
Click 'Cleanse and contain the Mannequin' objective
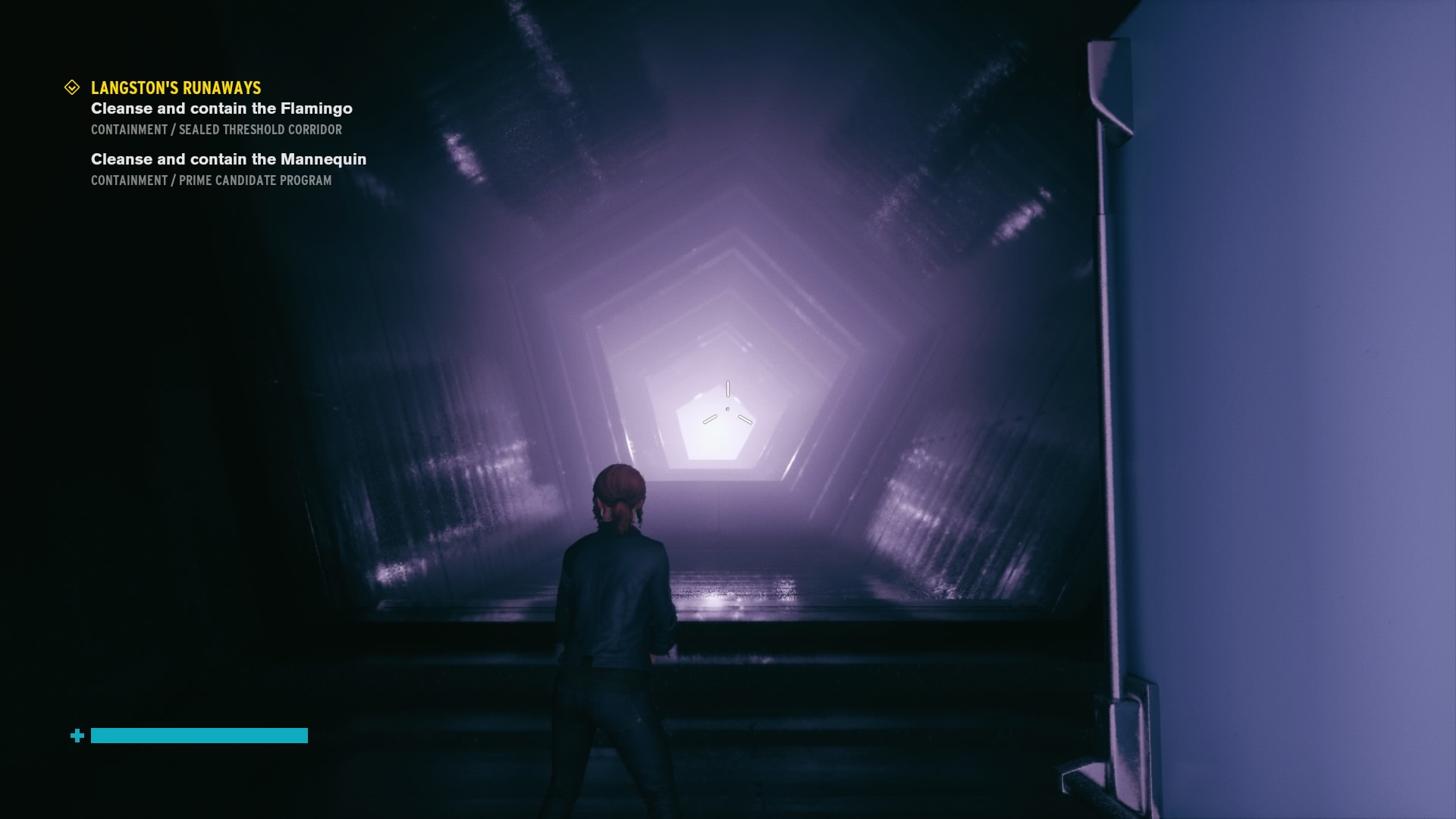228,159
